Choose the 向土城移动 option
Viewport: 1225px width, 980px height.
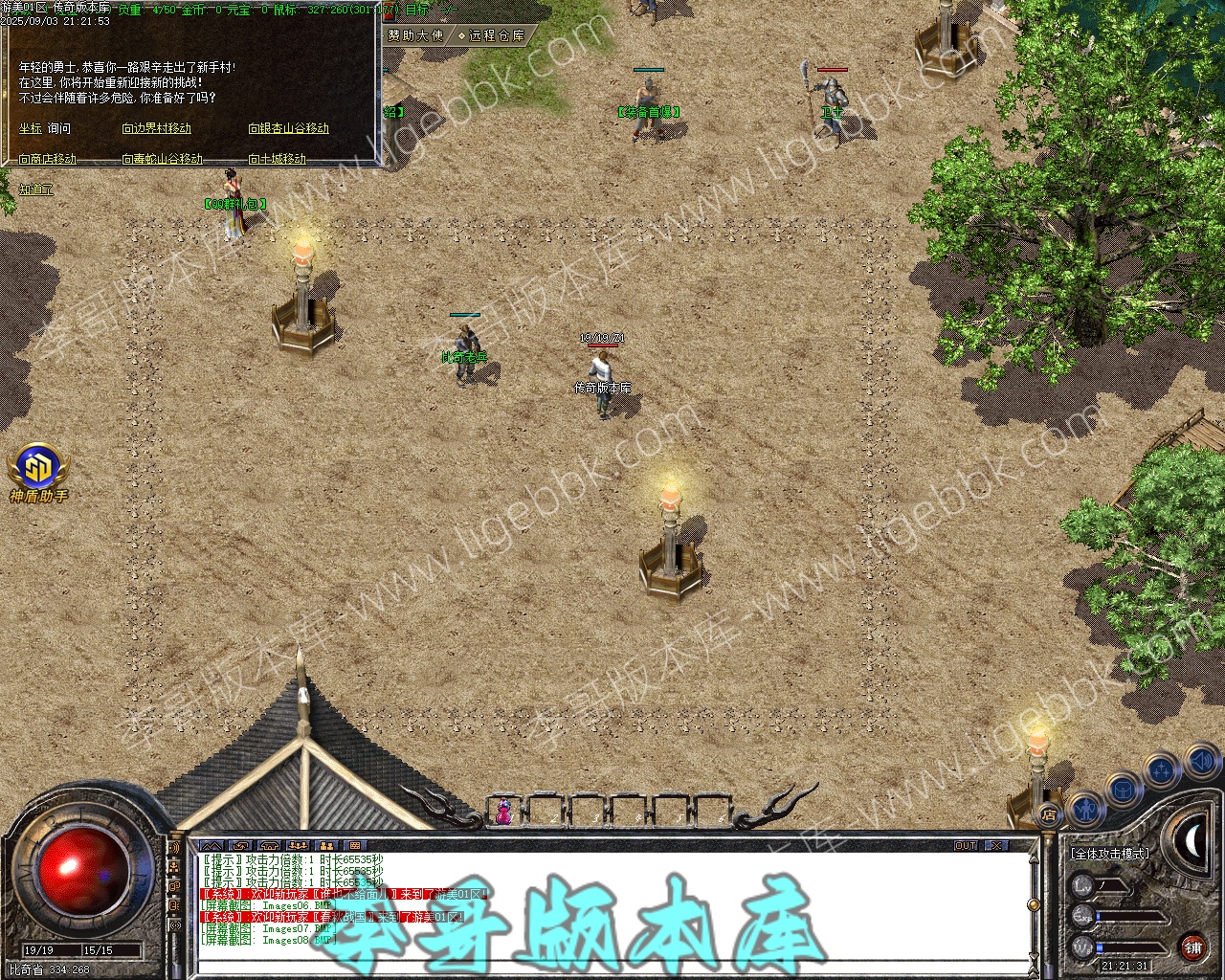(277, 159)
